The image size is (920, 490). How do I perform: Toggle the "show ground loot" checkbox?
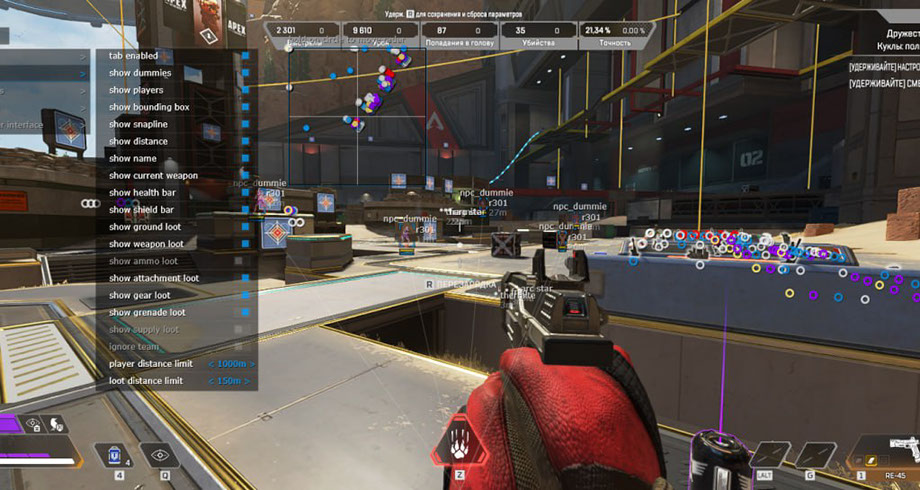245,227
